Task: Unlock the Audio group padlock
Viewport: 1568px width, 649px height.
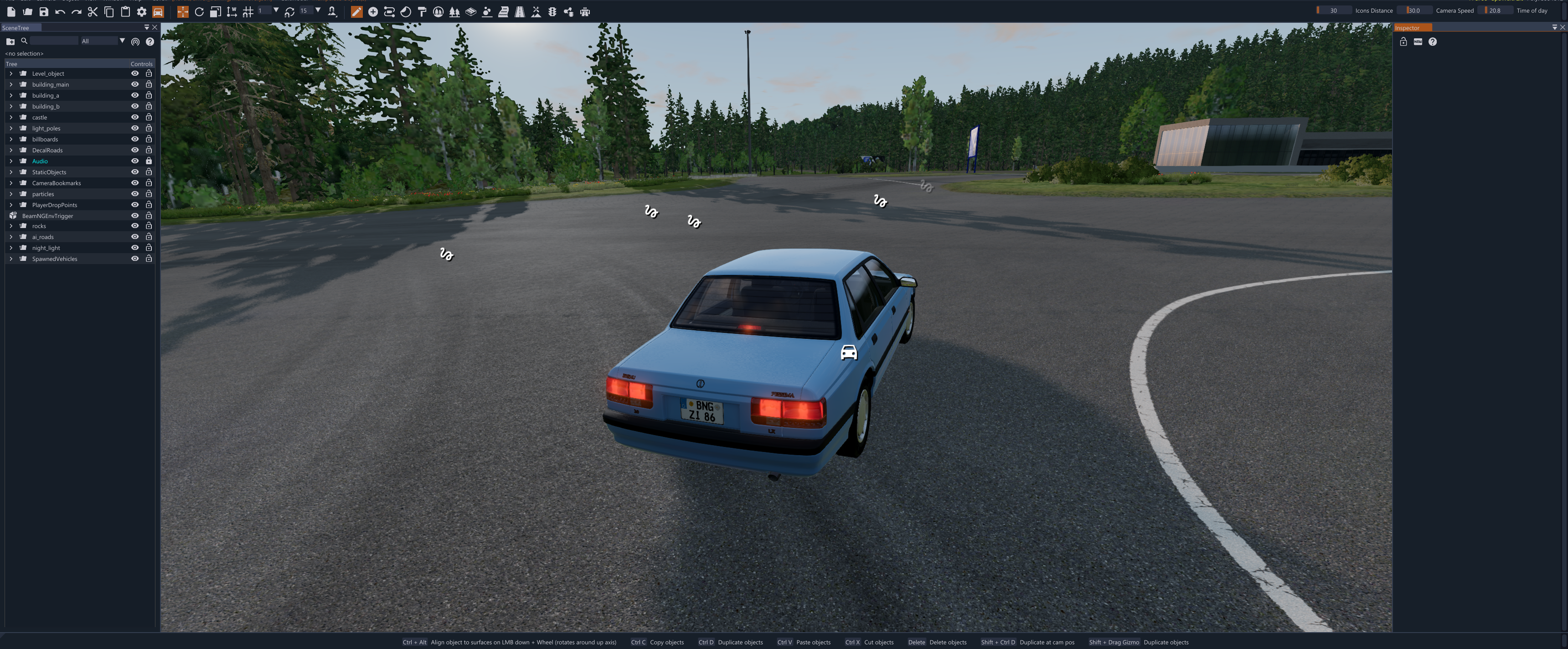Action: 149,161
